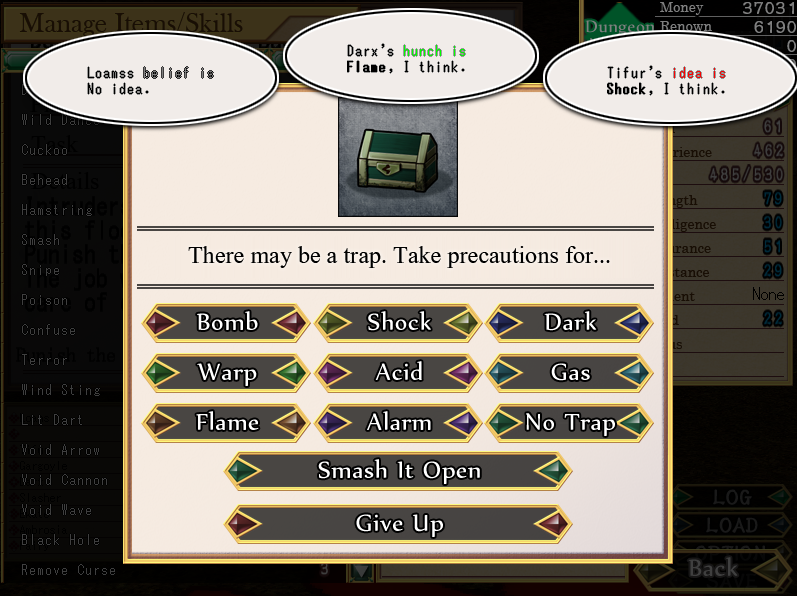Select the Dark trap option
This screenshot has height=596, width=797.
click(x=570, y=323)
